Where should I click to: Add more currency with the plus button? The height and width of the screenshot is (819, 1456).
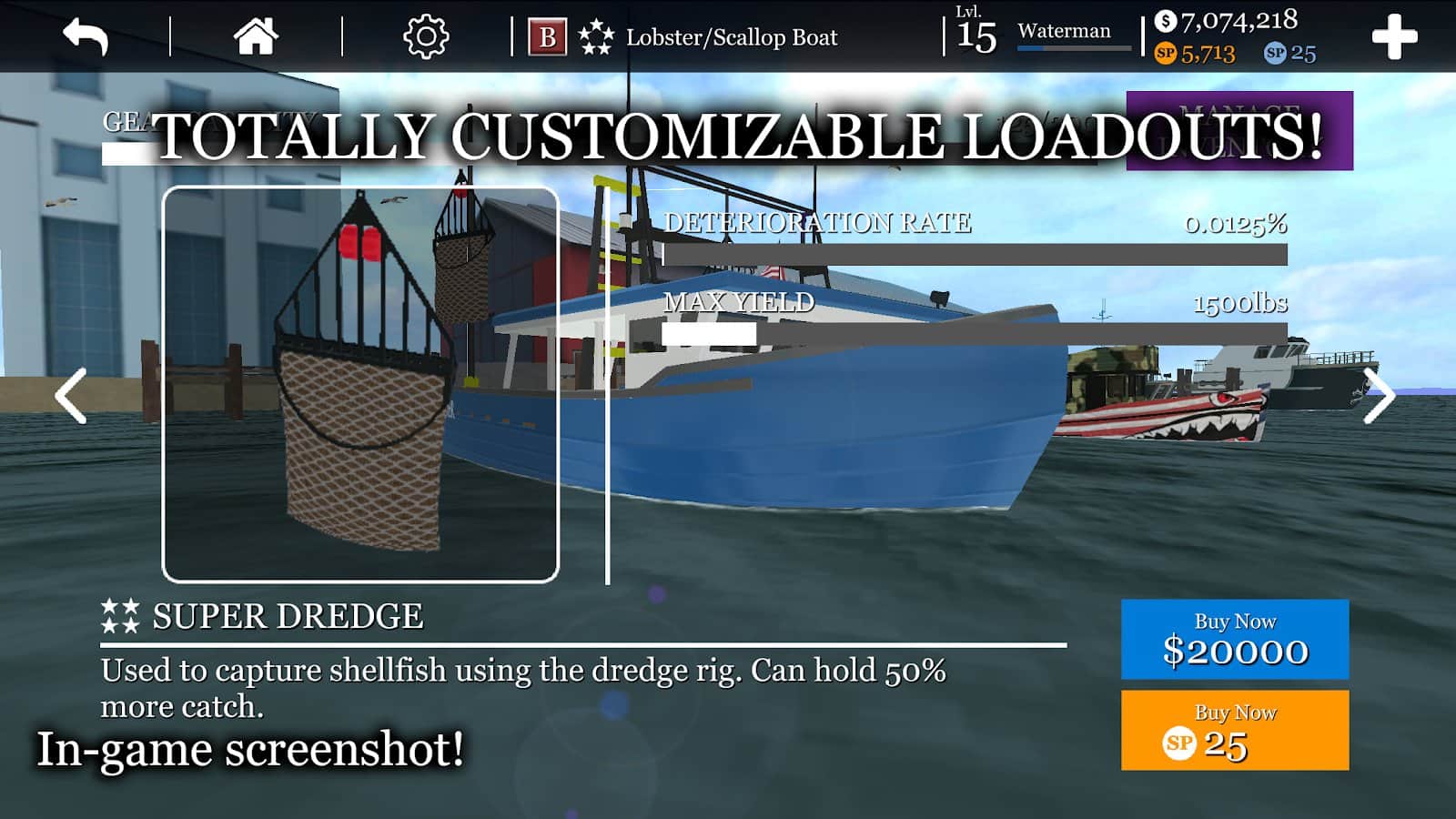click(1394, 37)
